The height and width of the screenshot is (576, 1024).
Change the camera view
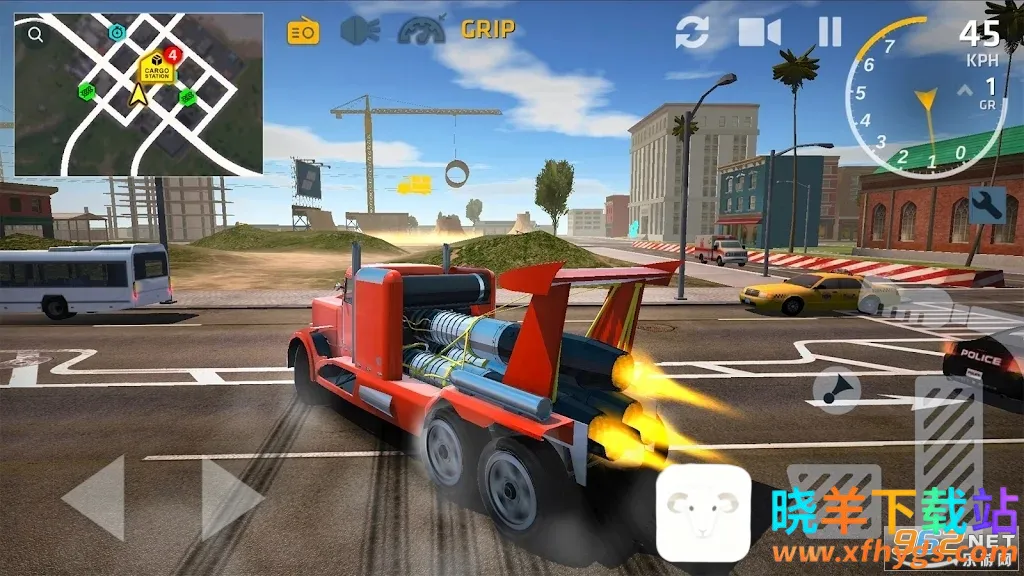click(760, 33)
